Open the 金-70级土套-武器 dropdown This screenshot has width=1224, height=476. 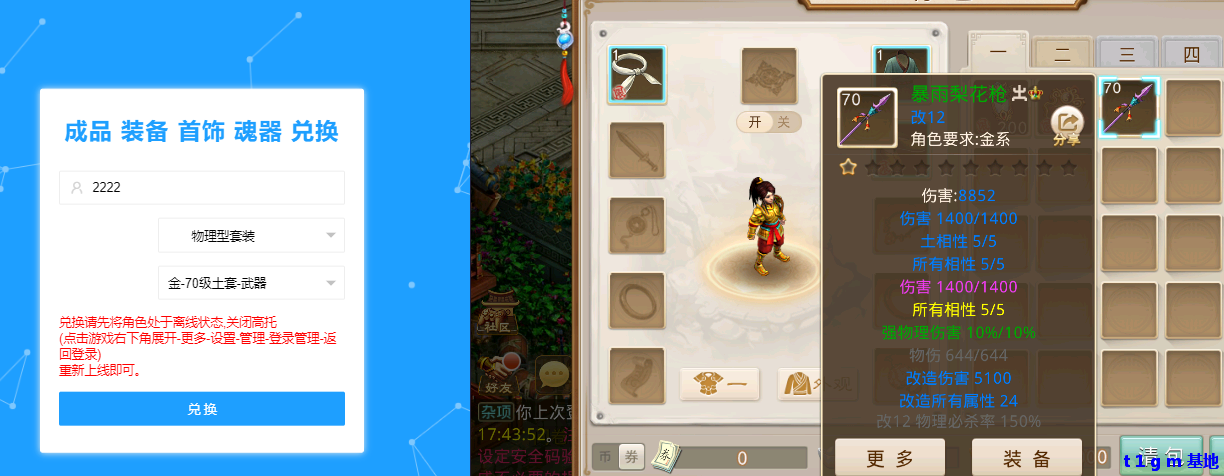251,283
